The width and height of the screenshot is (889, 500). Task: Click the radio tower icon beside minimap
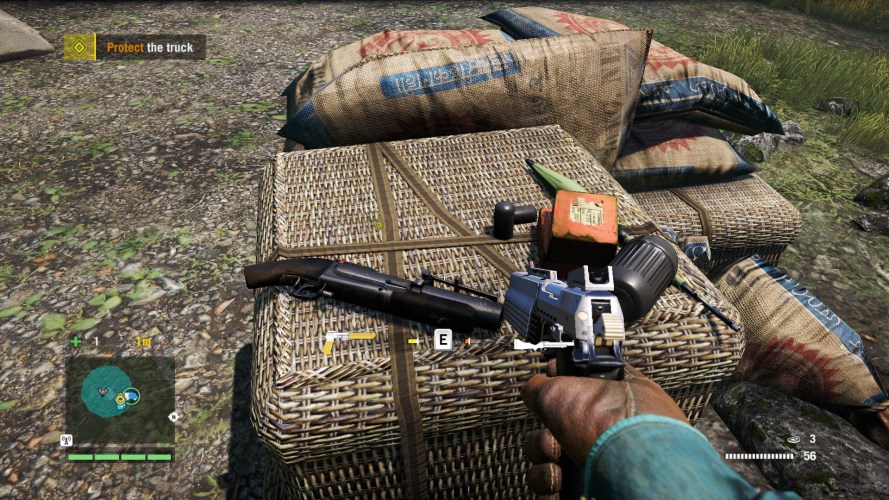(x=67, y=439)
